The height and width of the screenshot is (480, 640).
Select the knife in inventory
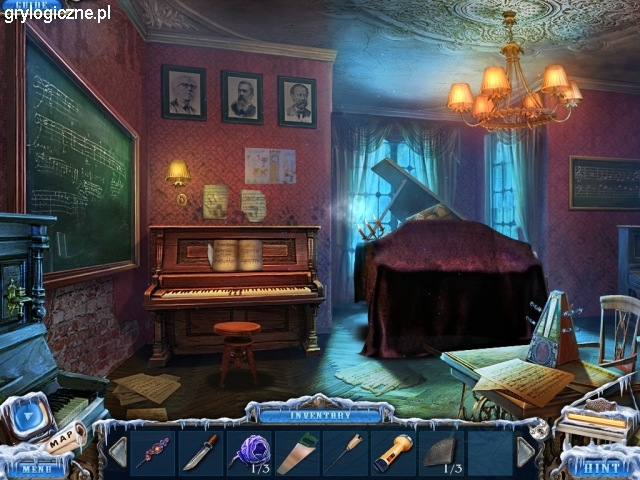coord(200,452)
